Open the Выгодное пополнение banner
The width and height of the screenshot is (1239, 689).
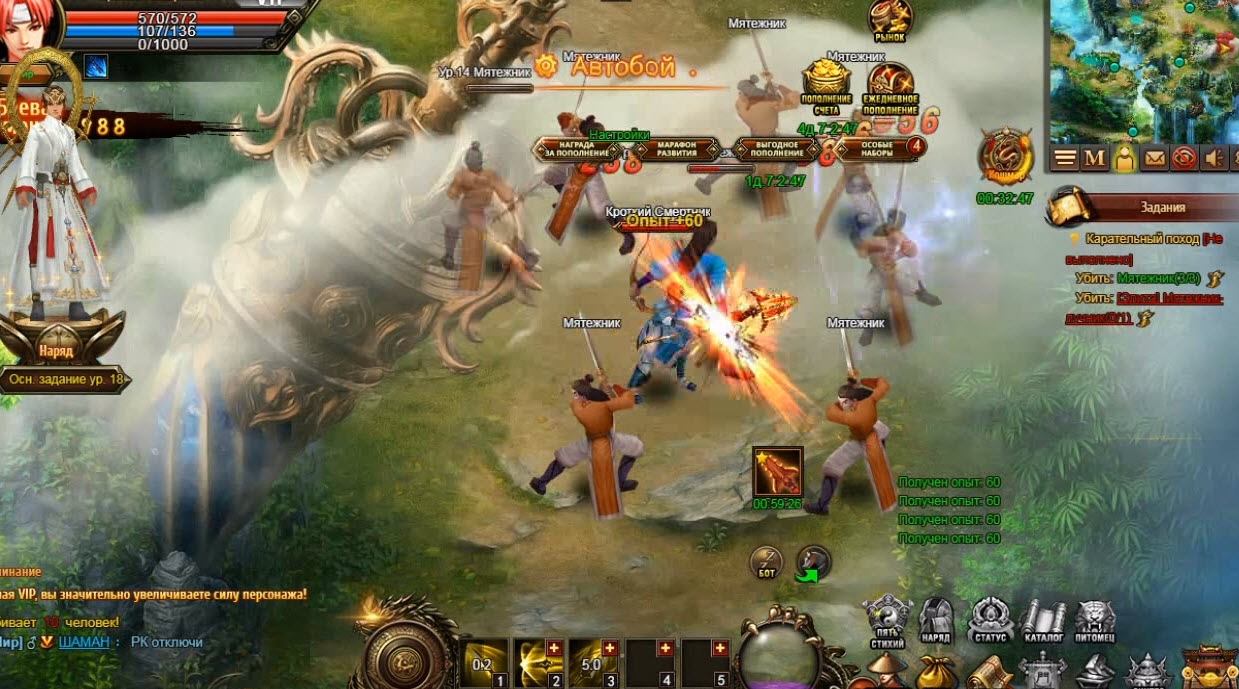tap(777, 149)
